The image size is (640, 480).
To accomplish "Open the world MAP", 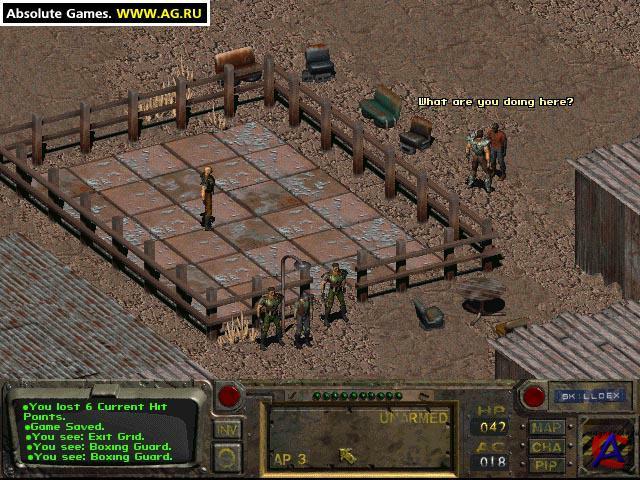I will coord(547,427).
